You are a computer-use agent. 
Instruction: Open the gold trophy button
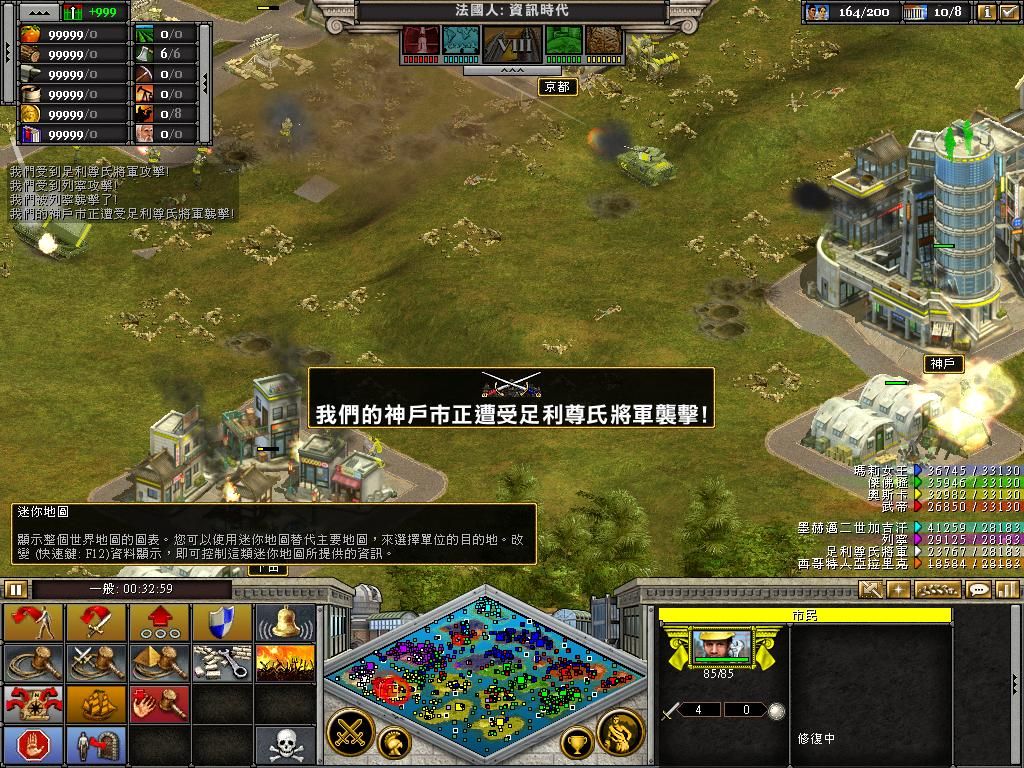click(x=576, y=742)
